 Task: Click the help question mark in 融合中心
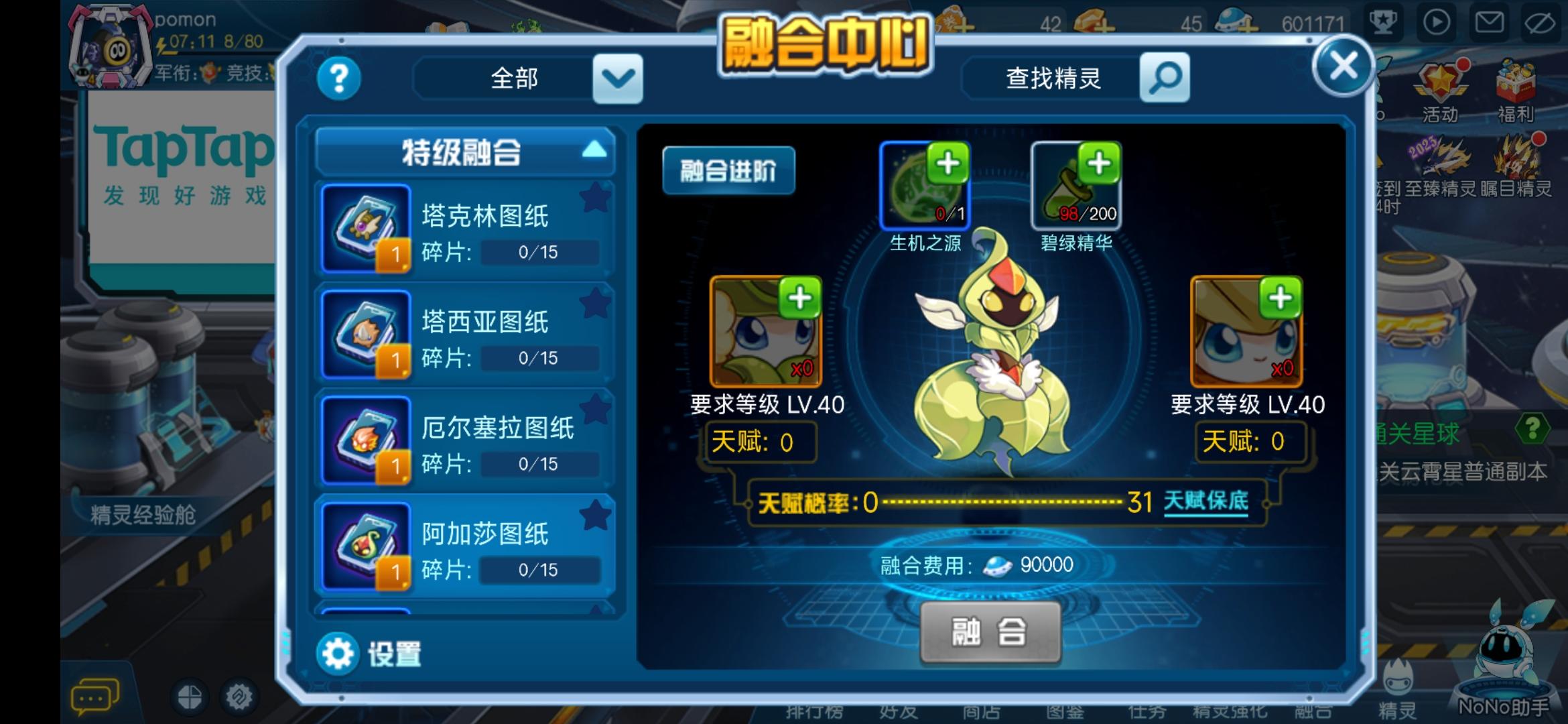pyautogui.click(x=338, y=78)
